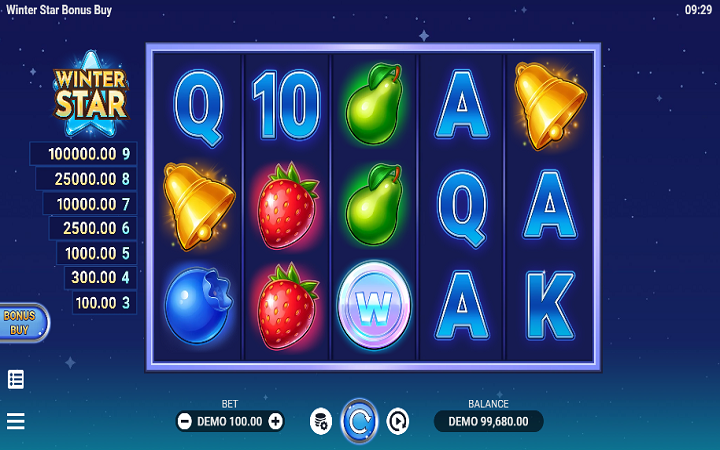The width and height of the screenshot is (720, 450).
Task: Show the paytable list icon
Action: click(x=16, y=379)
